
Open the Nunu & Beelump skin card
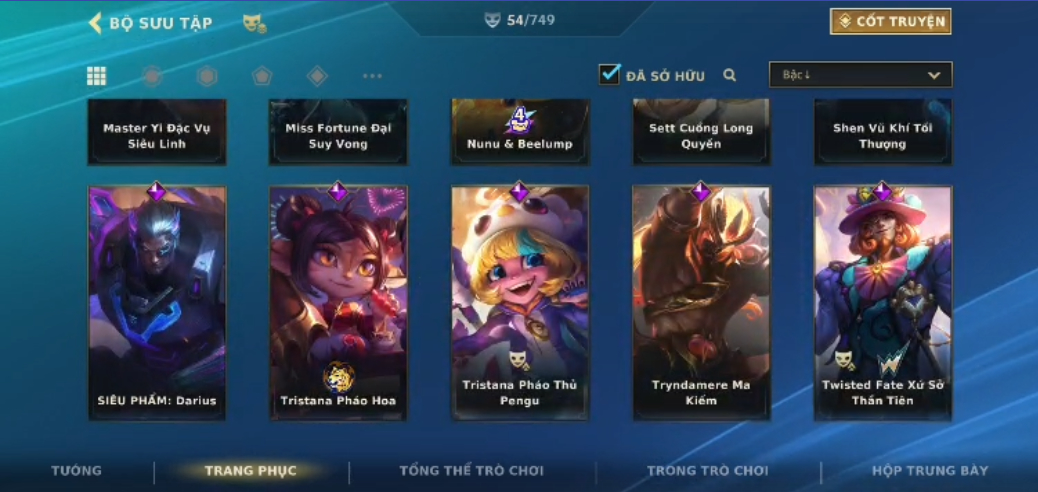click(520, 133)
